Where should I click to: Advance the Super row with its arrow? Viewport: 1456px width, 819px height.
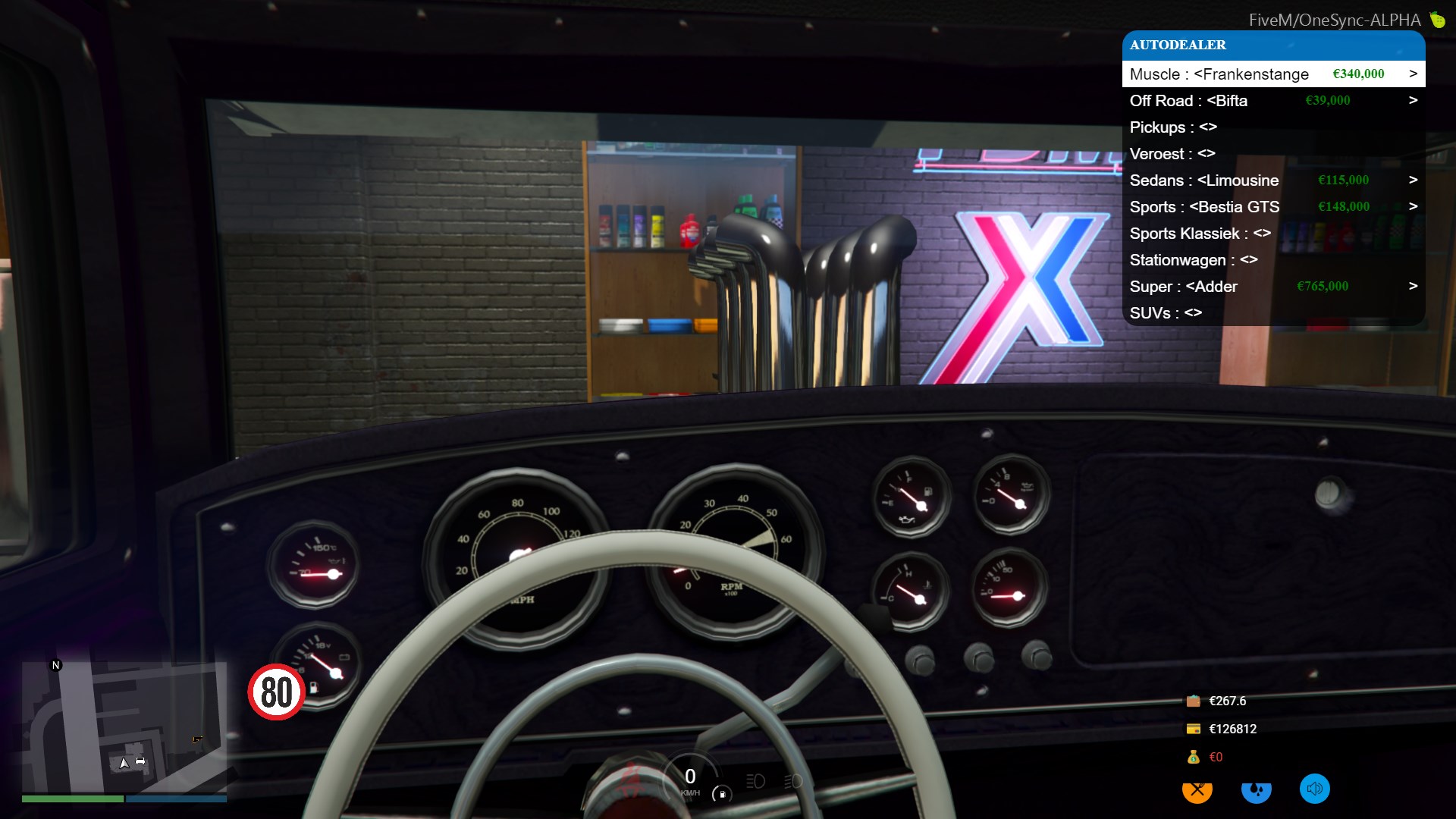pyautogui.click(x=1413, y=286)
